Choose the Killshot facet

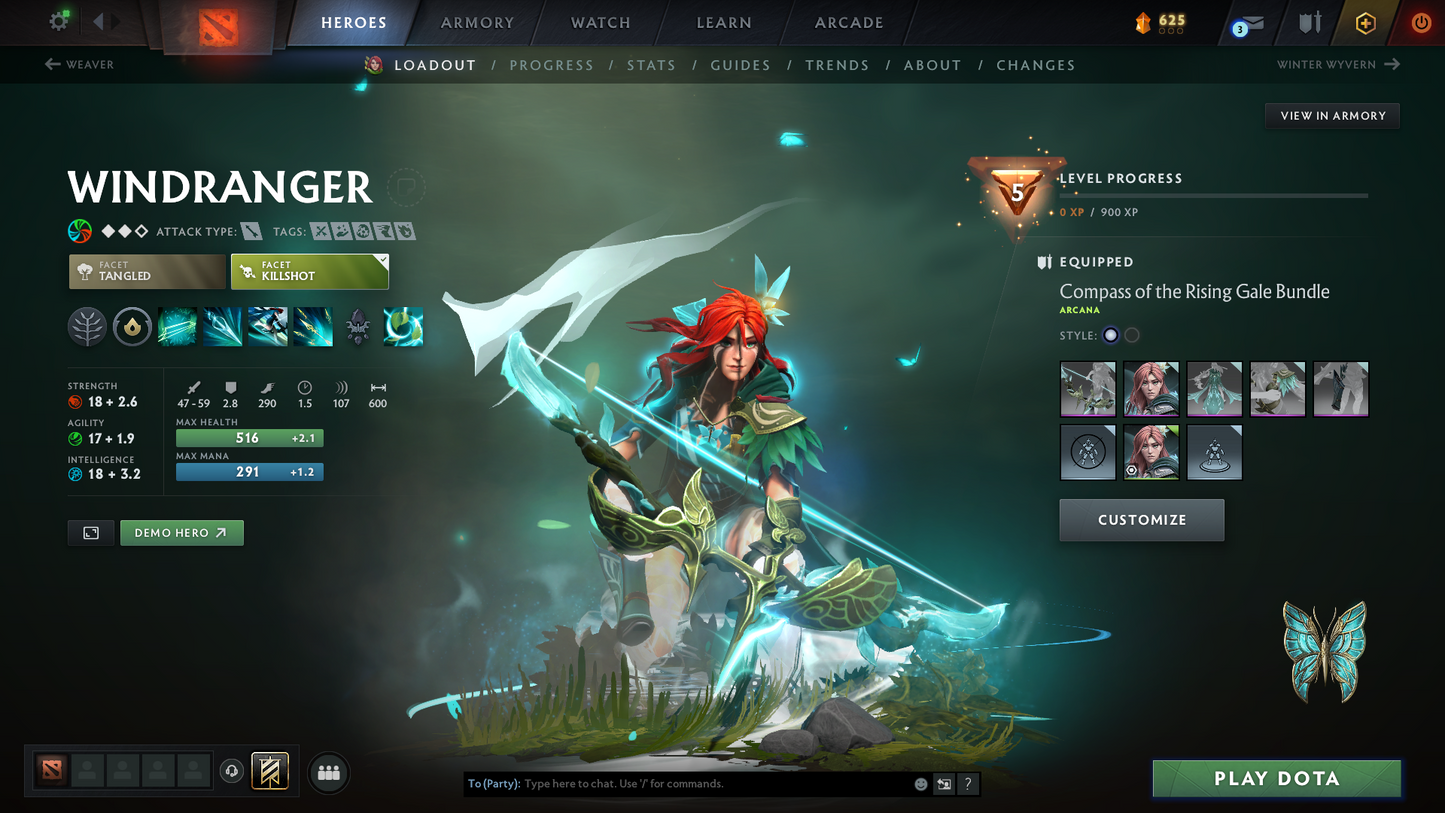[x=309, y=271]
